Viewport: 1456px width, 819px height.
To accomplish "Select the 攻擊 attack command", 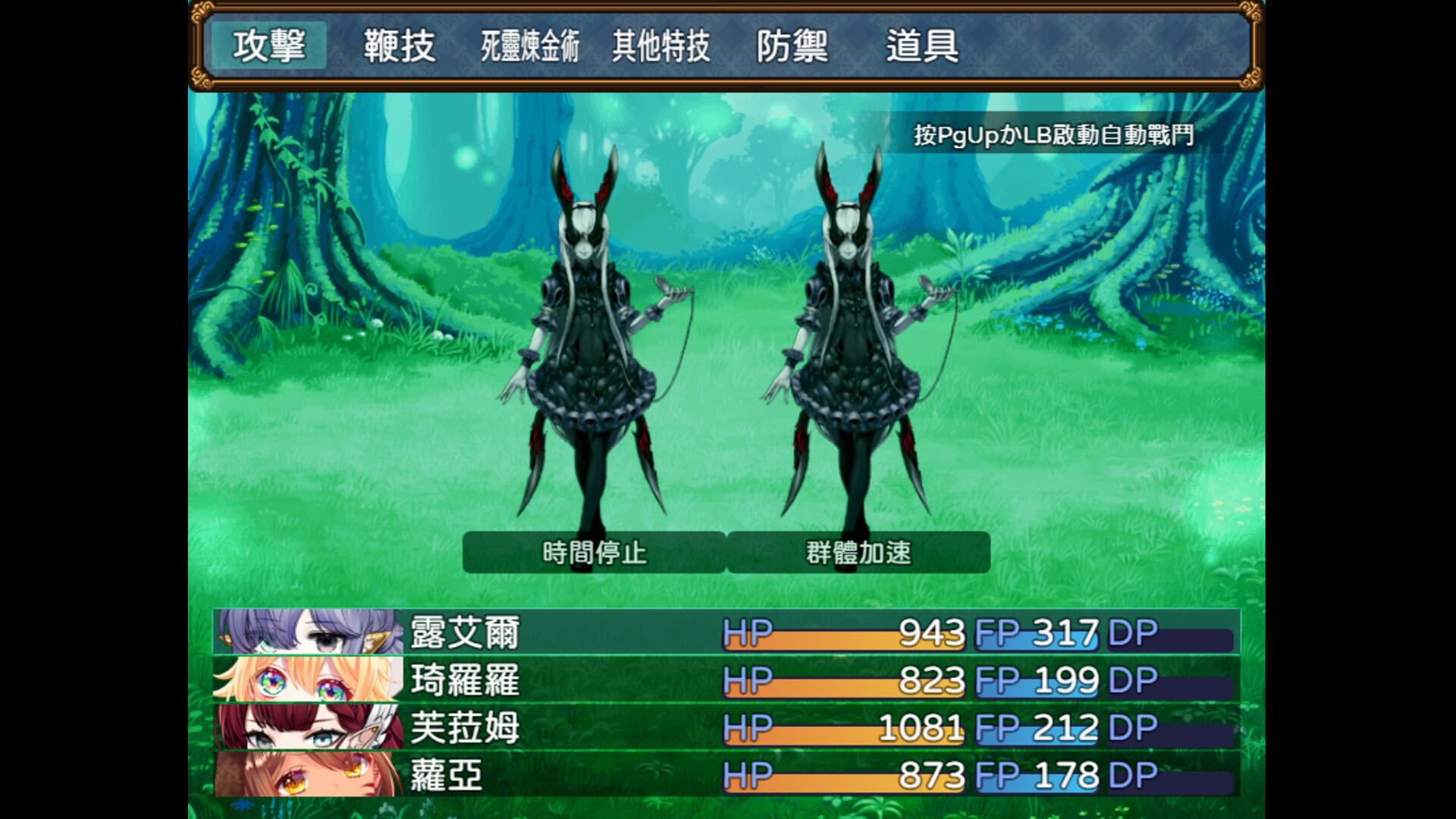I will point(269,46).
